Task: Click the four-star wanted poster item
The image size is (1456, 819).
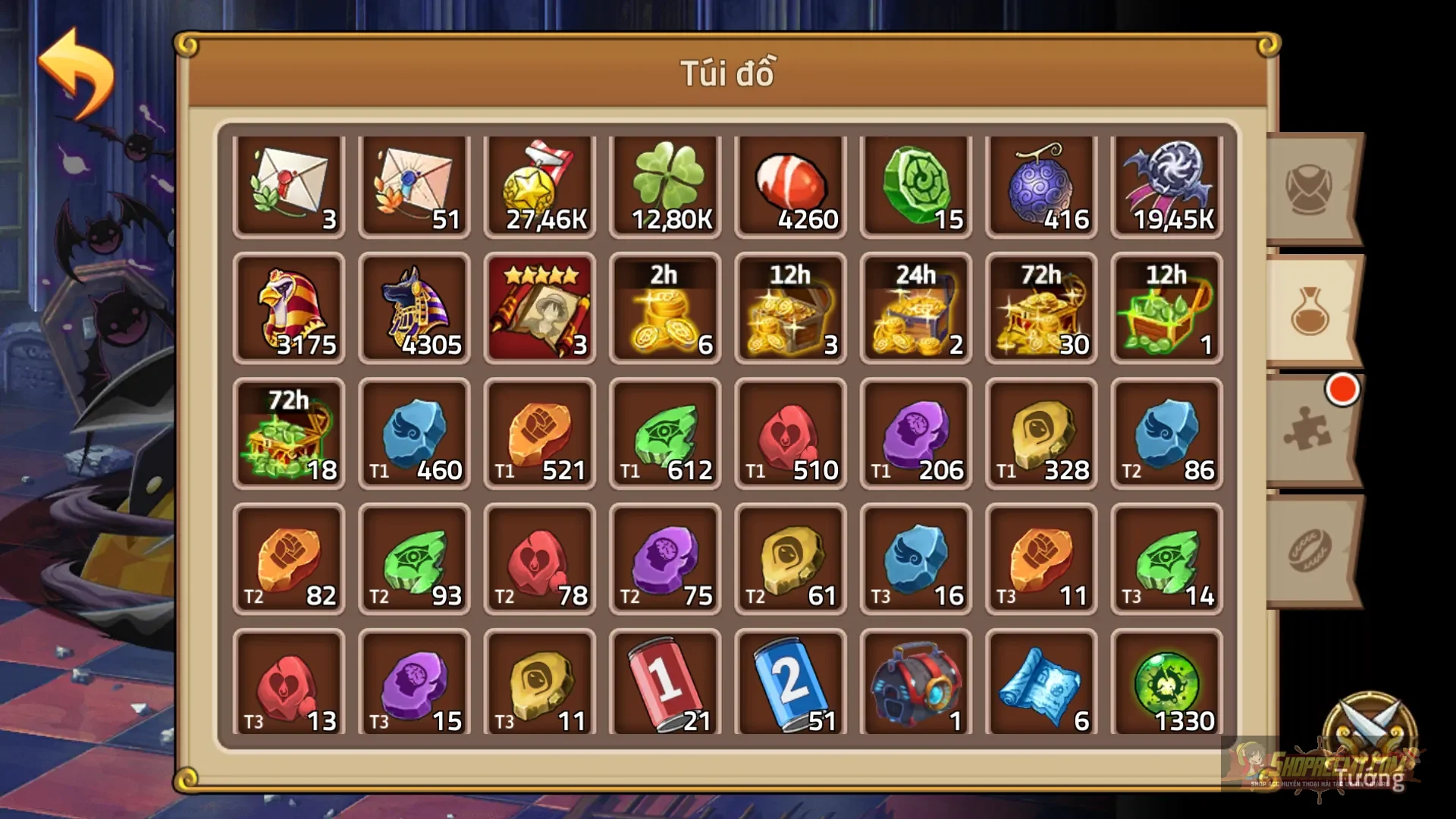Action: [540, 309]
